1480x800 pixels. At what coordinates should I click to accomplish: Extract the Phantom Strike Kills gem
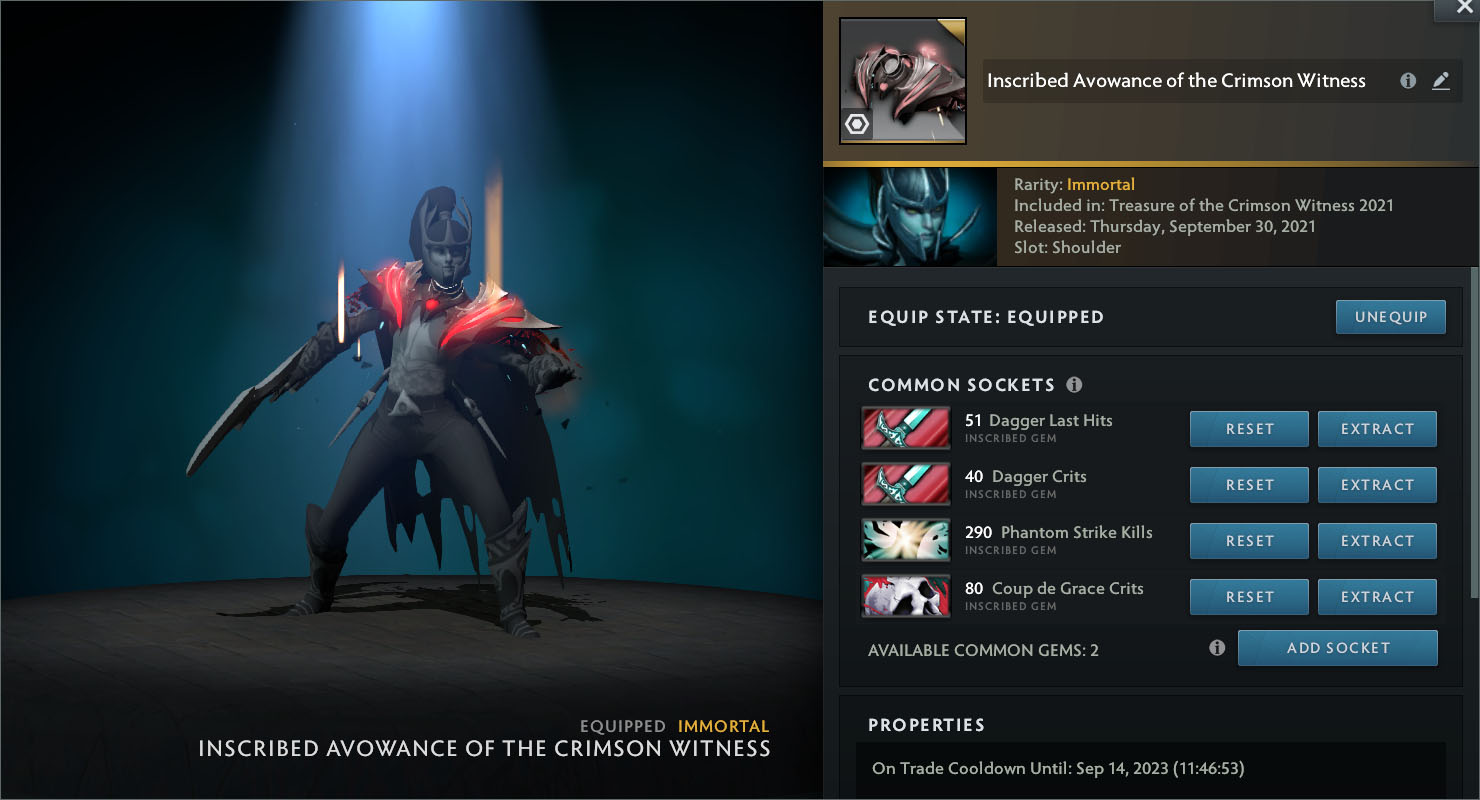[x=1377, y=541]
